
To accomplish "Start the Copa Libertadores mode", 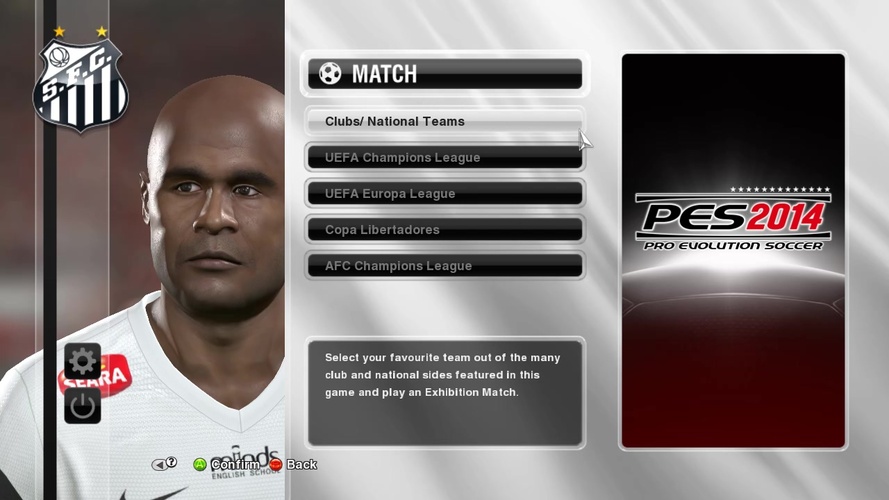I will tap(444, 230).
